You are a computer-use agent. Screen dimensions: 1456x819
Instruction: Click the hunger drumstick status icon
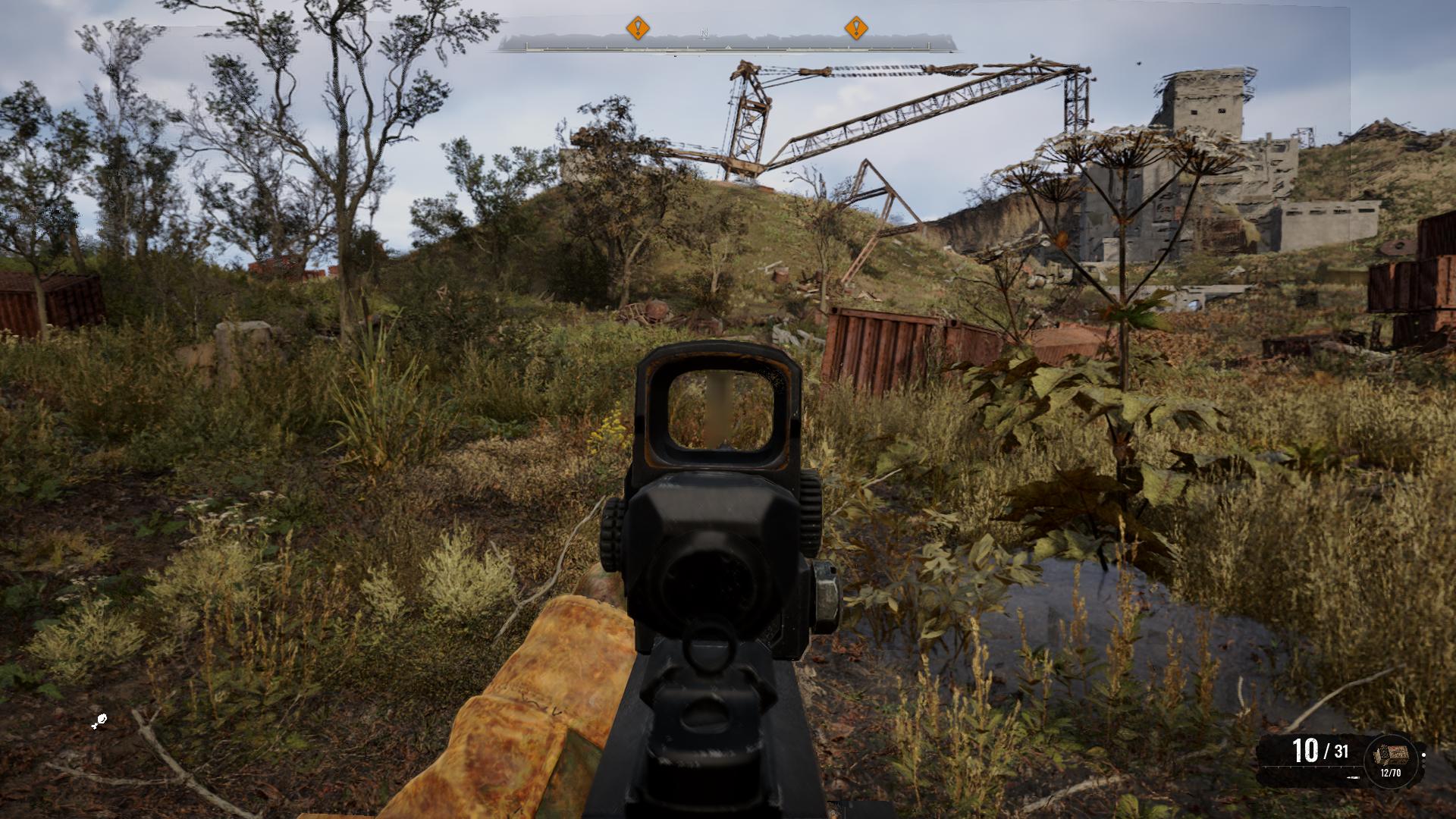pos(99,722)
